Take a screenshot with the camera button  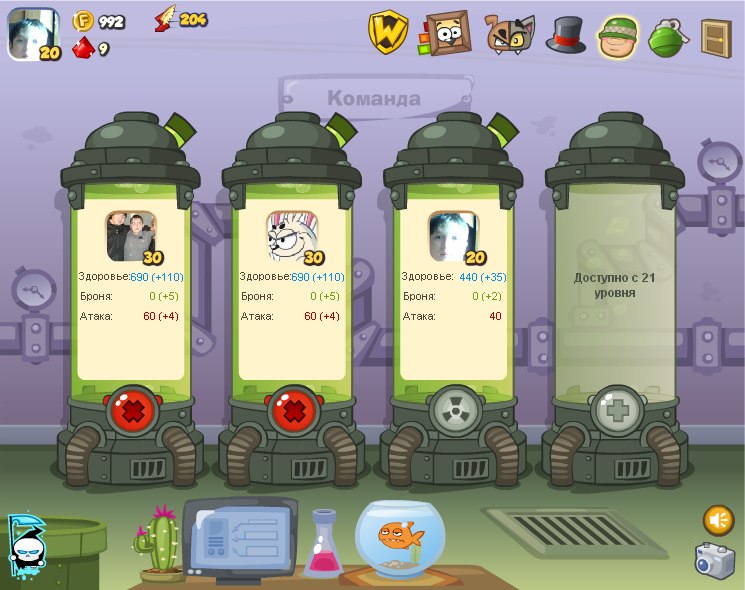click(716, 560)
